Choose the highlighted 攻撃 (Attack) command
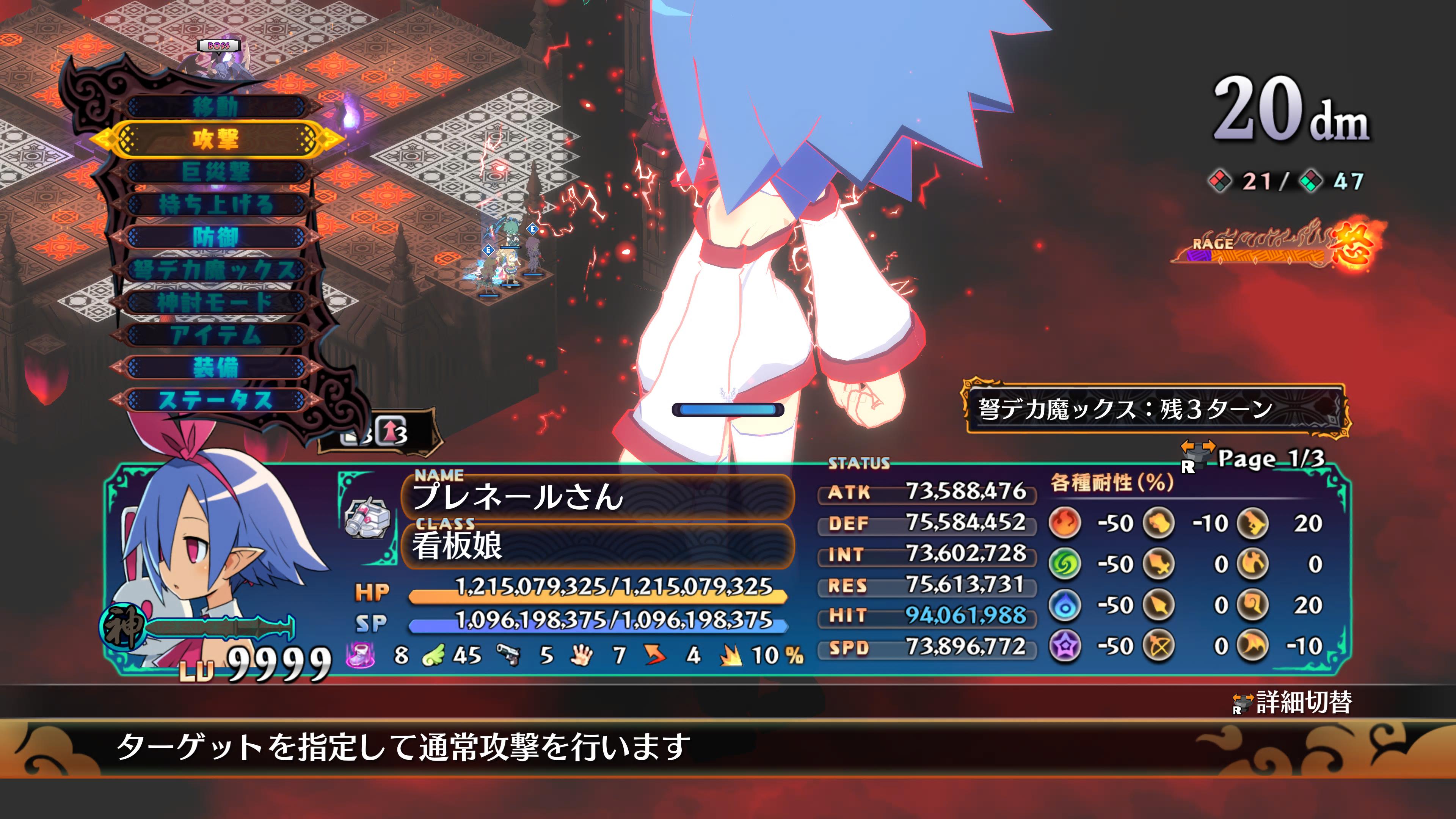Image resolution: width=1456 pixels, height=819 pixels. pyautogui.click(x=215, y=139)
